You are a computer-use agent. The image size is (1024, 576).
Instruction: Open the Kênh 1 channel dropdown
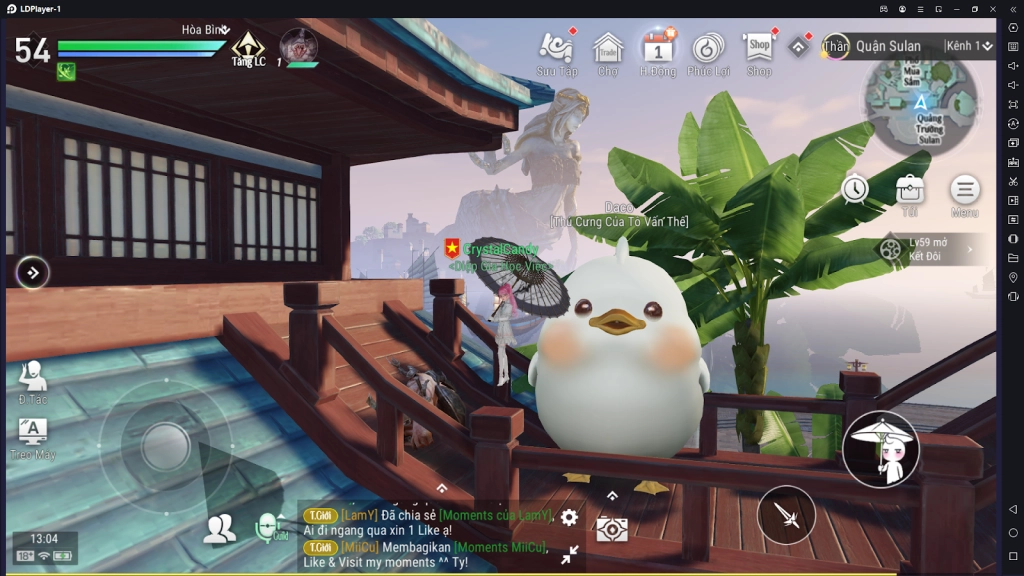pos(968,46)
